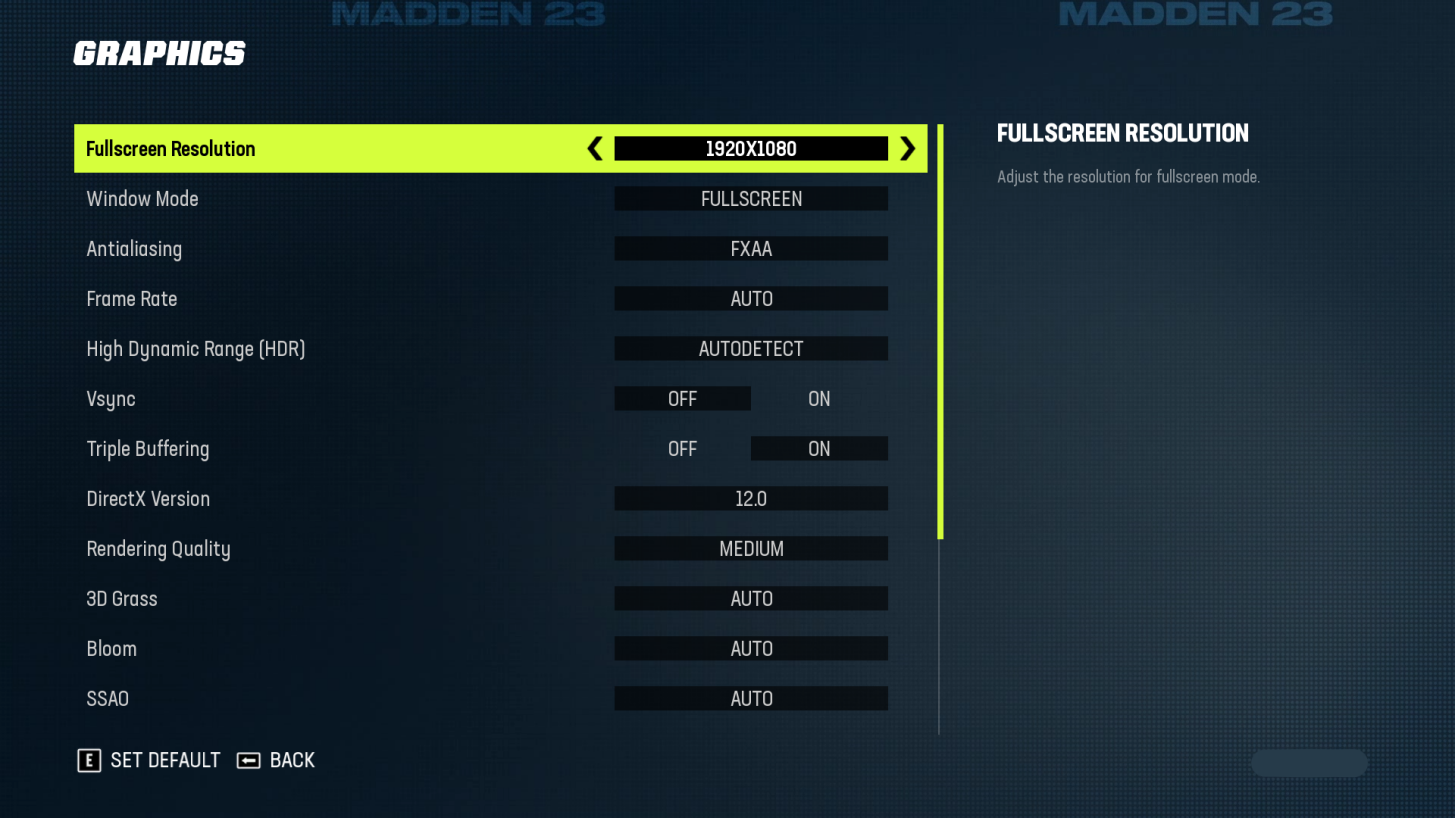The image size is (1455, 818).
Task: Open the Frame Rate AUTO selector
Action: coord(751,298)
